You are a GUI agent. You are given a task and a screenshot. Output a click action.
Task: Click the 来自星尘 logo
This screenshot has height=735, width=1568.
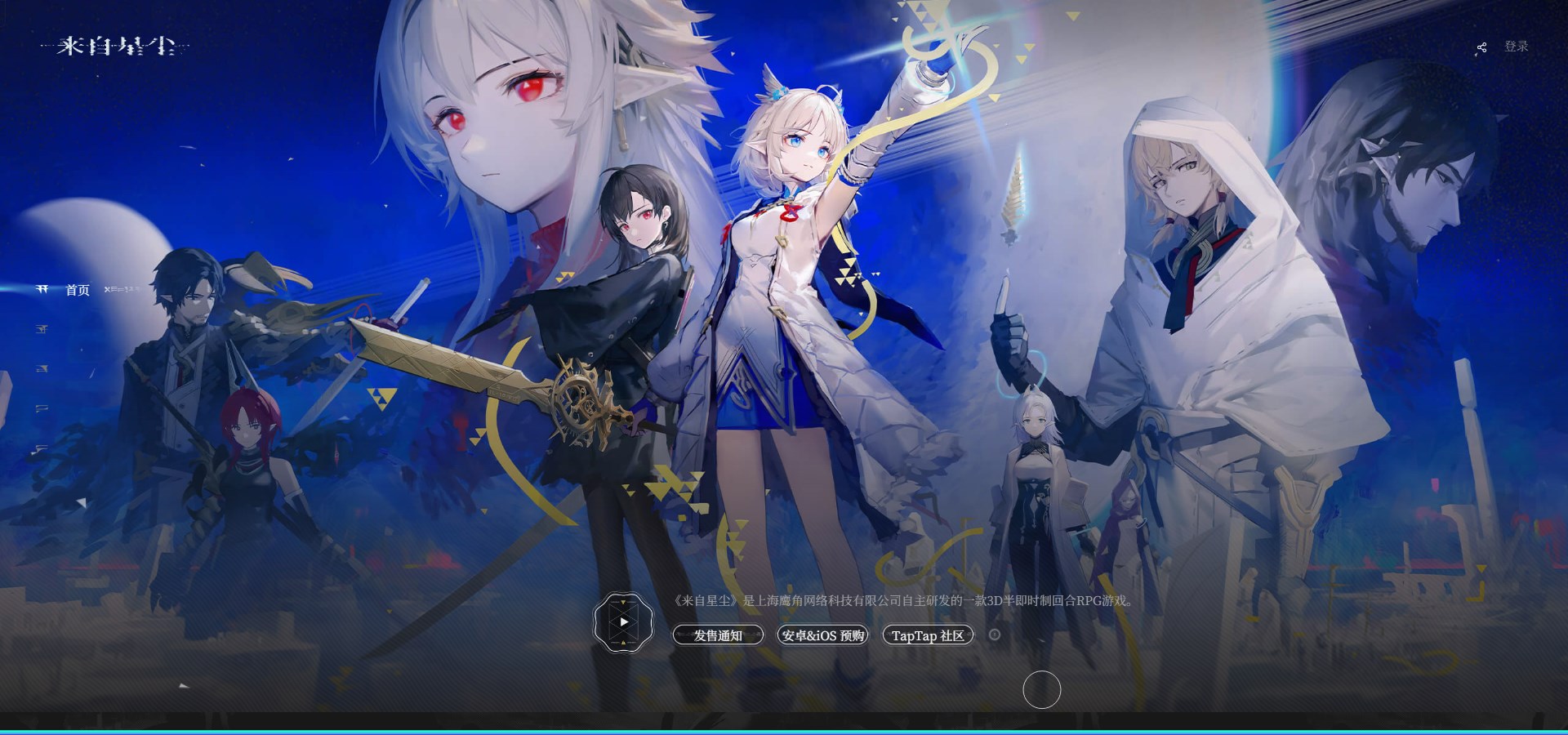tap(115, 47)
